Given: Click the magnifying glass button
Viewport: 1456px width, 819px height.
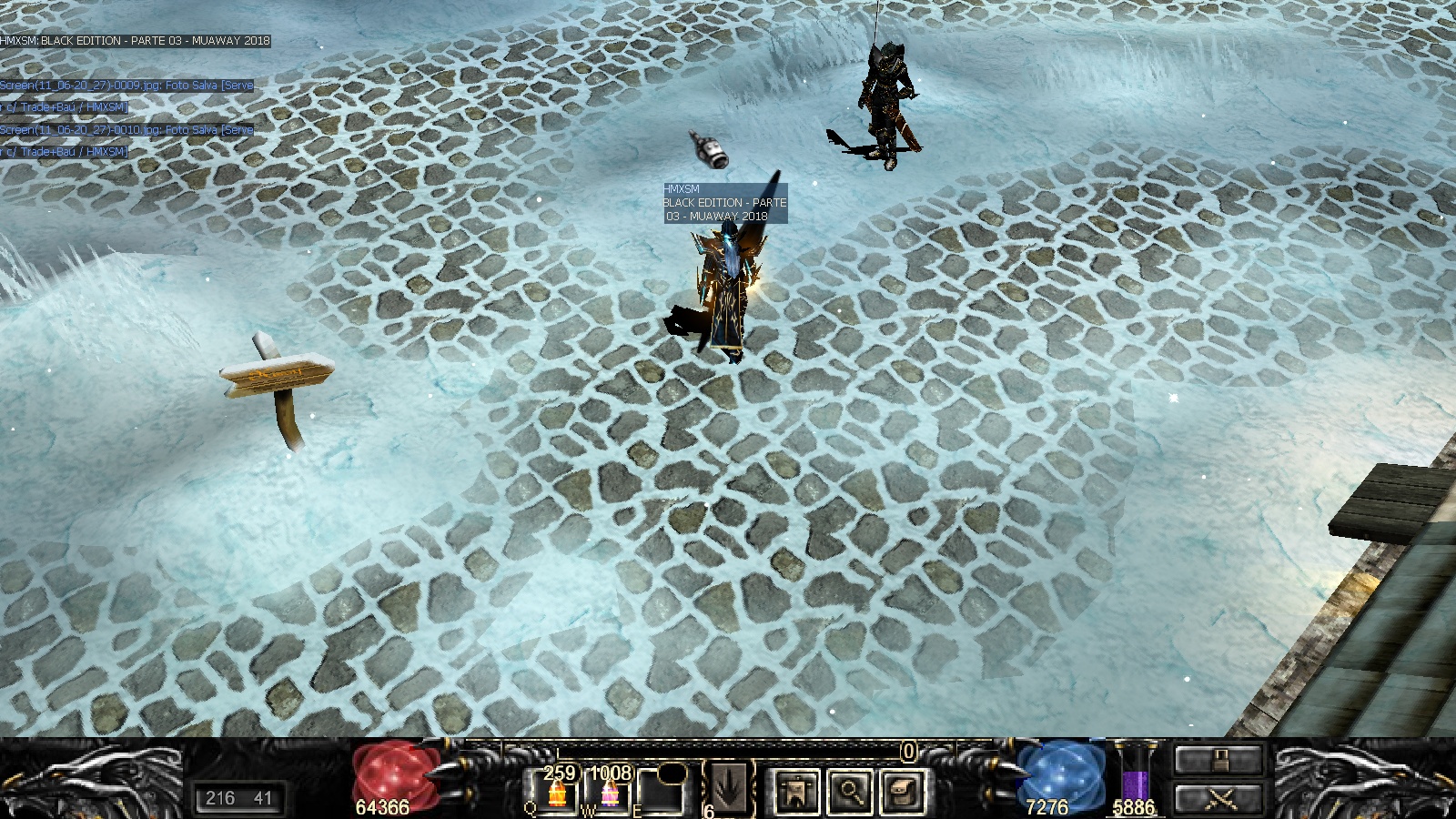Looking at the screenshot, I should coord(850,791).
